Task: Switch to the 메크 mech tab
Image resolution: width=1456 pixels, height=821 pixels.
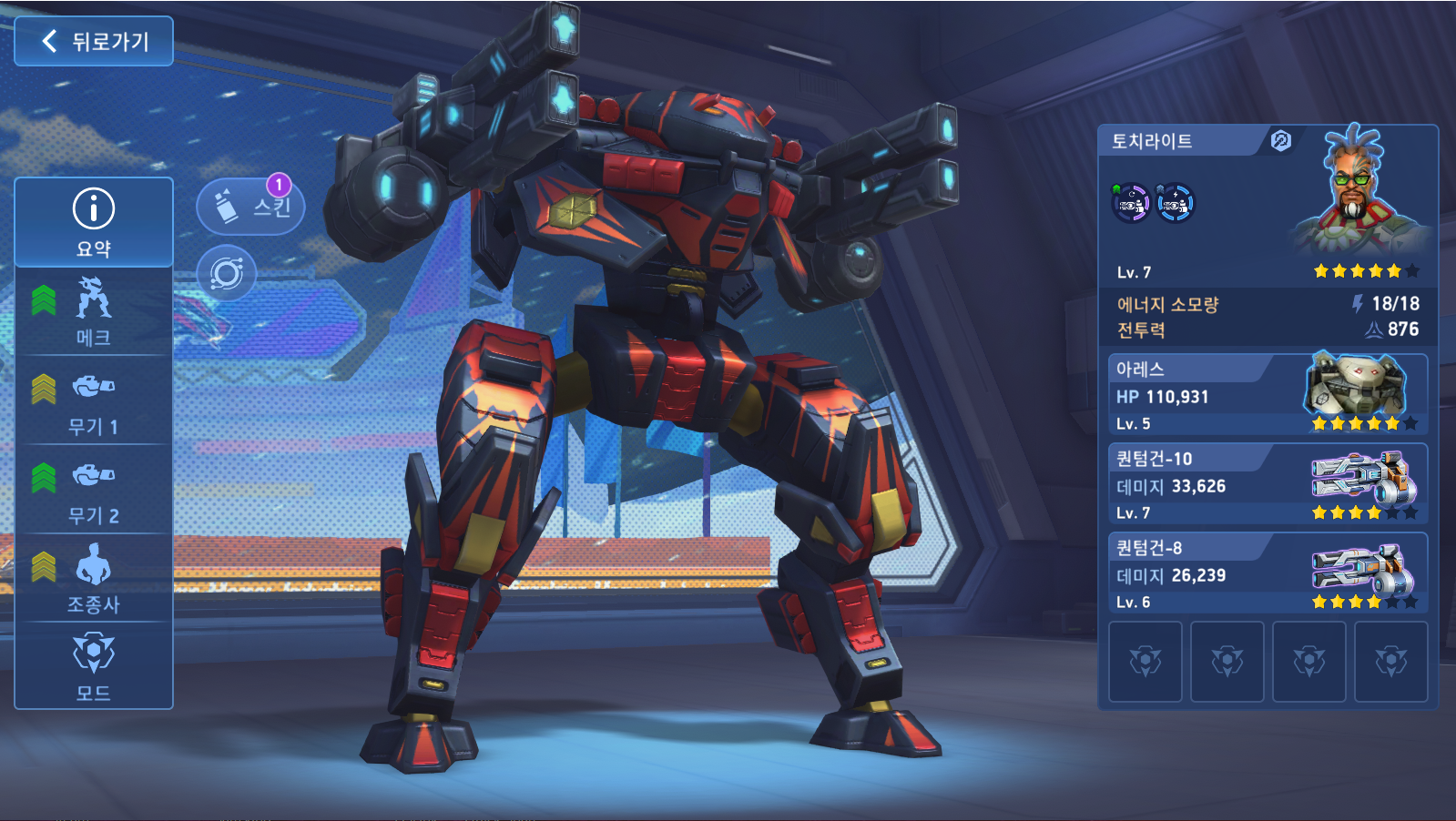Action: 94,312
